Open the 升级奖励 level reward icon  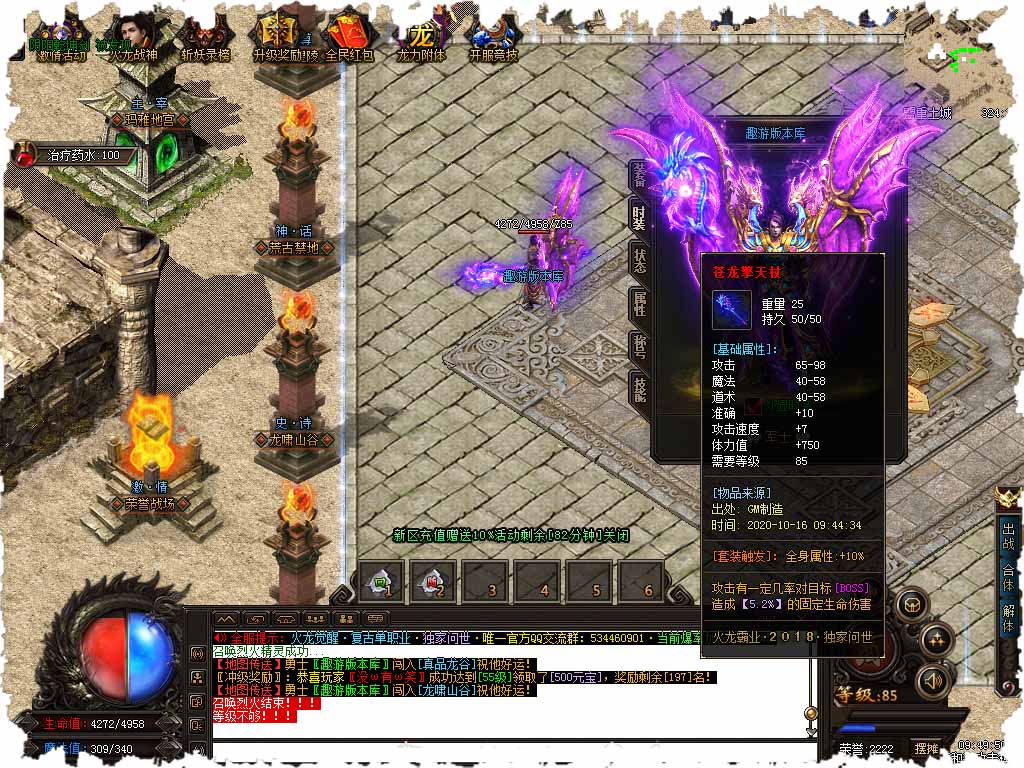point(277,38)
